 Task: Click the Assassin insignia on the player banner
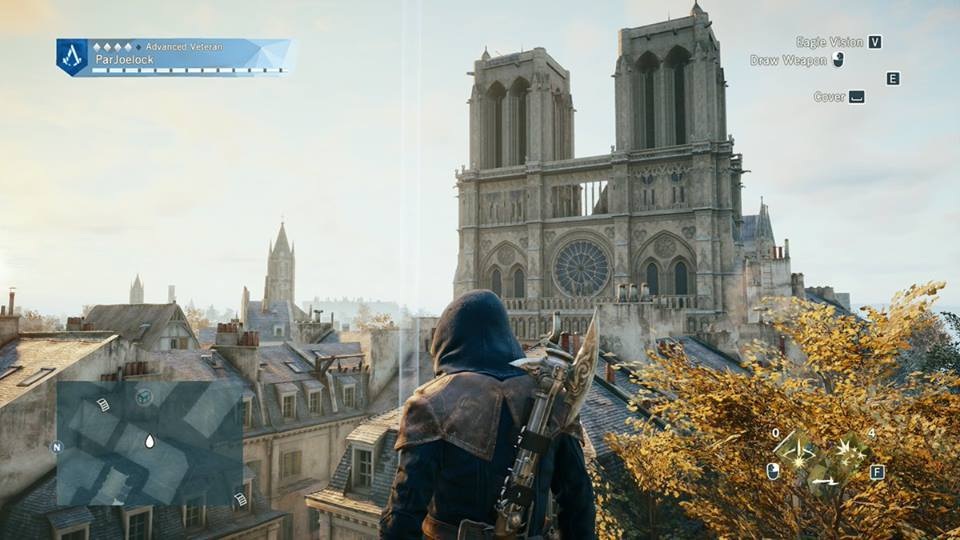pos(72,56)
